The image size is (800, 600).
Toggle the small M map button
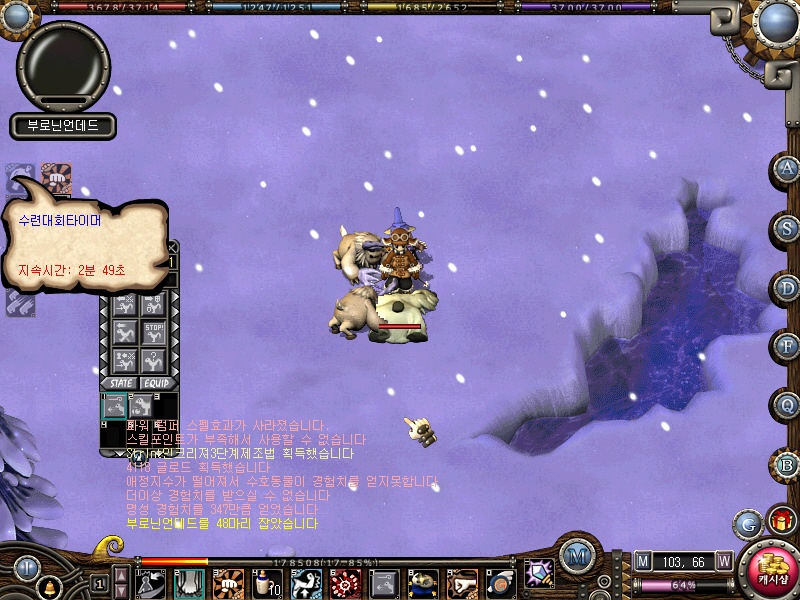coord(643,561)
